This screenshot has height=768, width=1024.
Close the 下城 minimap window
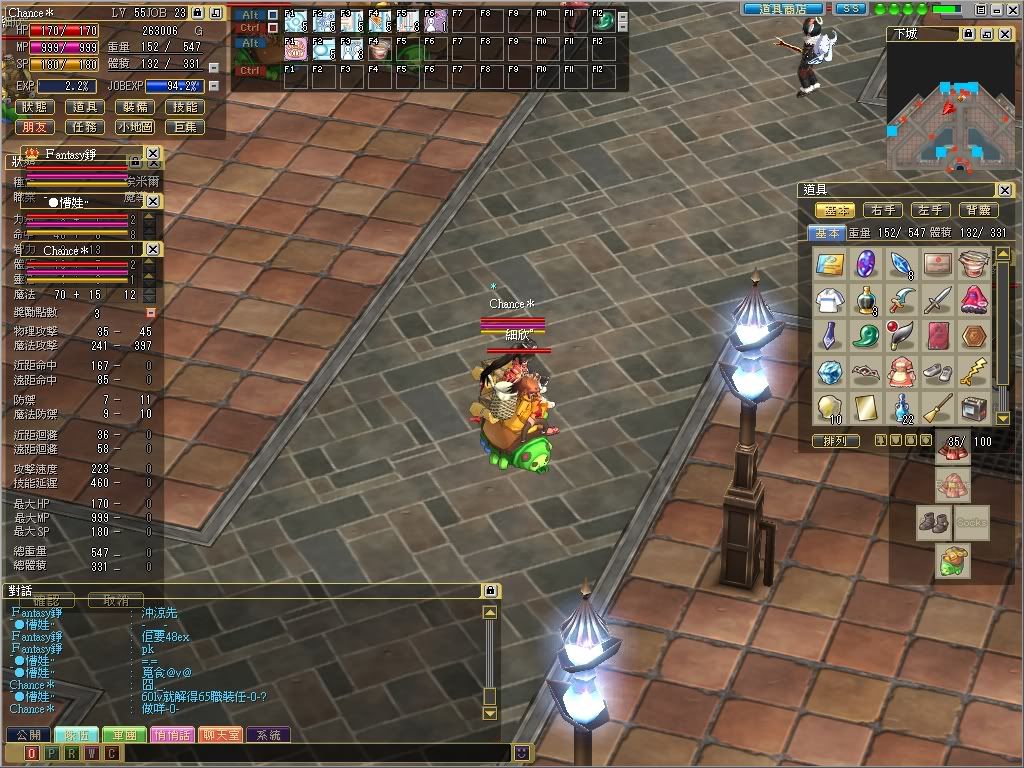[x=1005, y=34]
